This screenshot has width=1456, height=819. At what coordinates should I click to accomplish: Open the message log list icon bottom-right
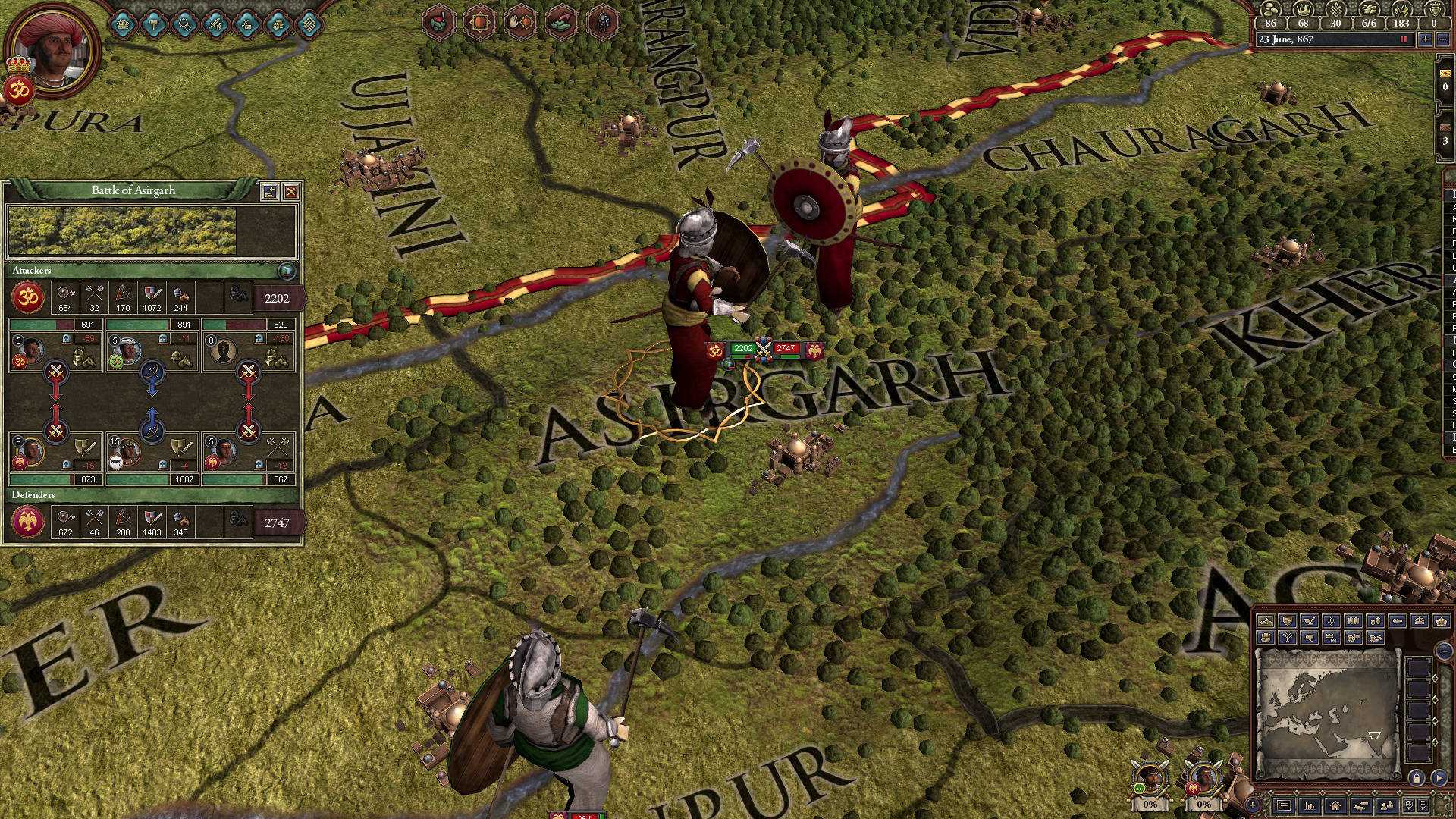[1283, 805]
